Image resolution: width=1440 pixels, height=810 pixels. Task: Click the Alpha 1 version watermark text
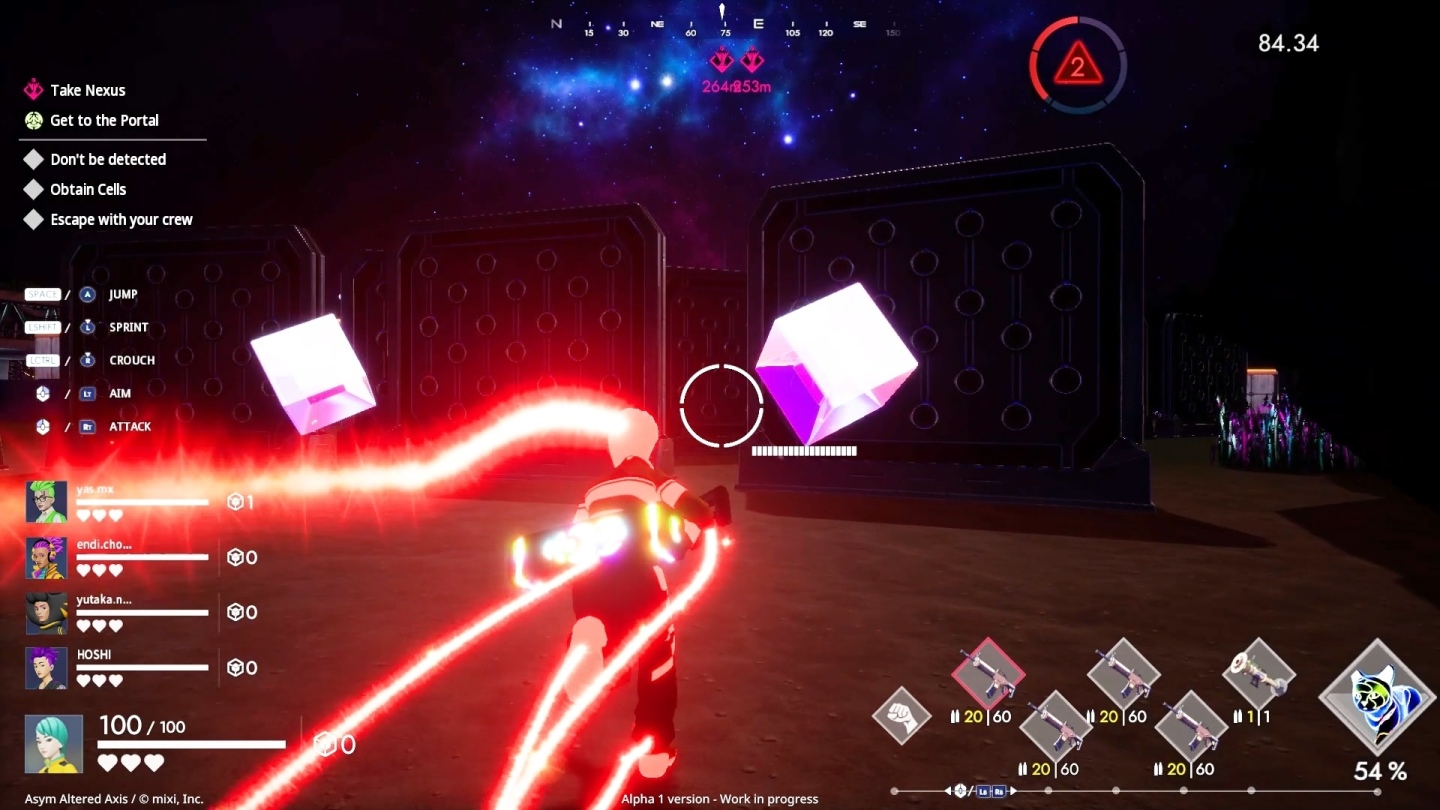tap(719, 798)
